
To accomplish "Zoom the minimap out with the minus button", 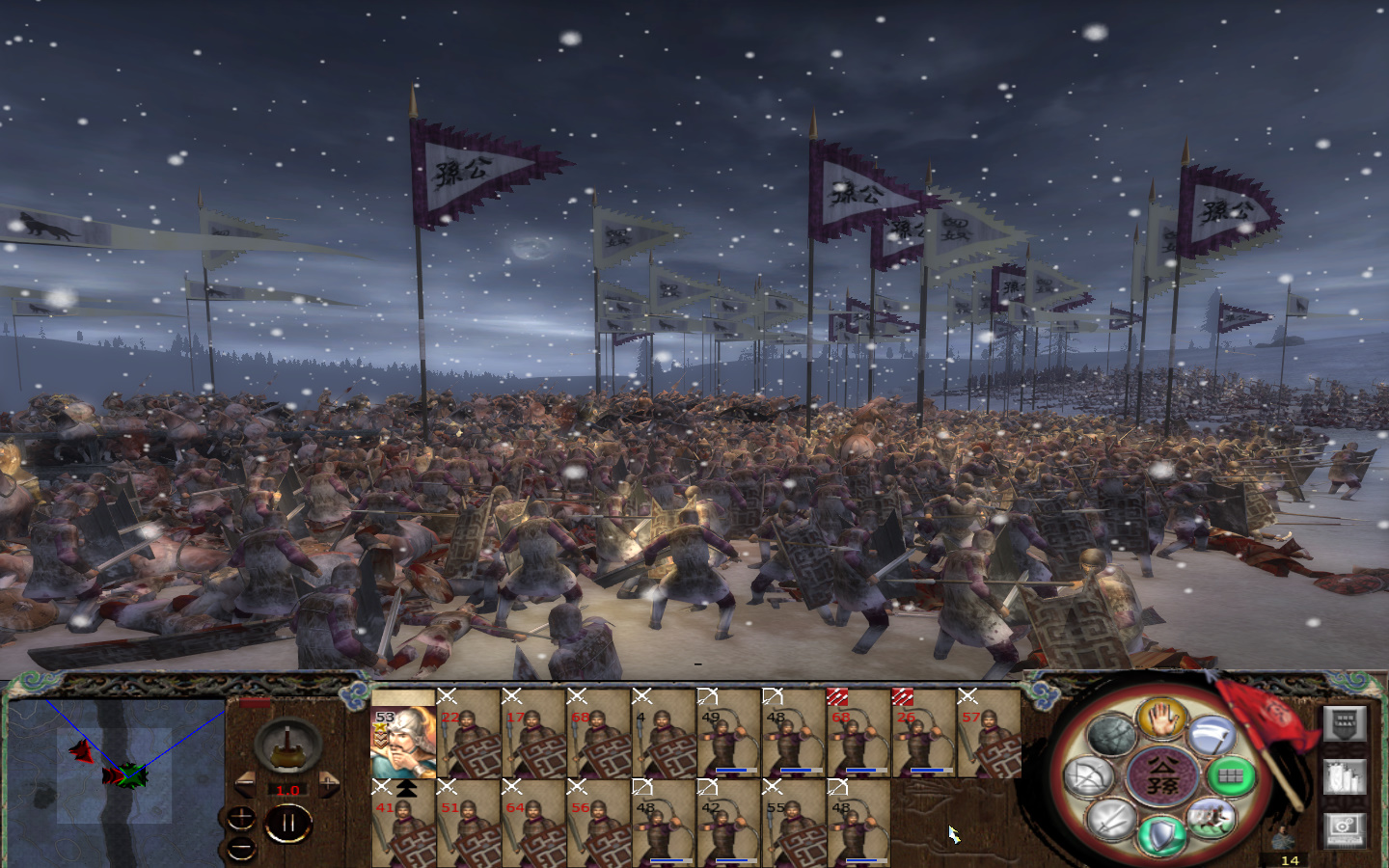I will pyautogui.click(x=239, y=847).
